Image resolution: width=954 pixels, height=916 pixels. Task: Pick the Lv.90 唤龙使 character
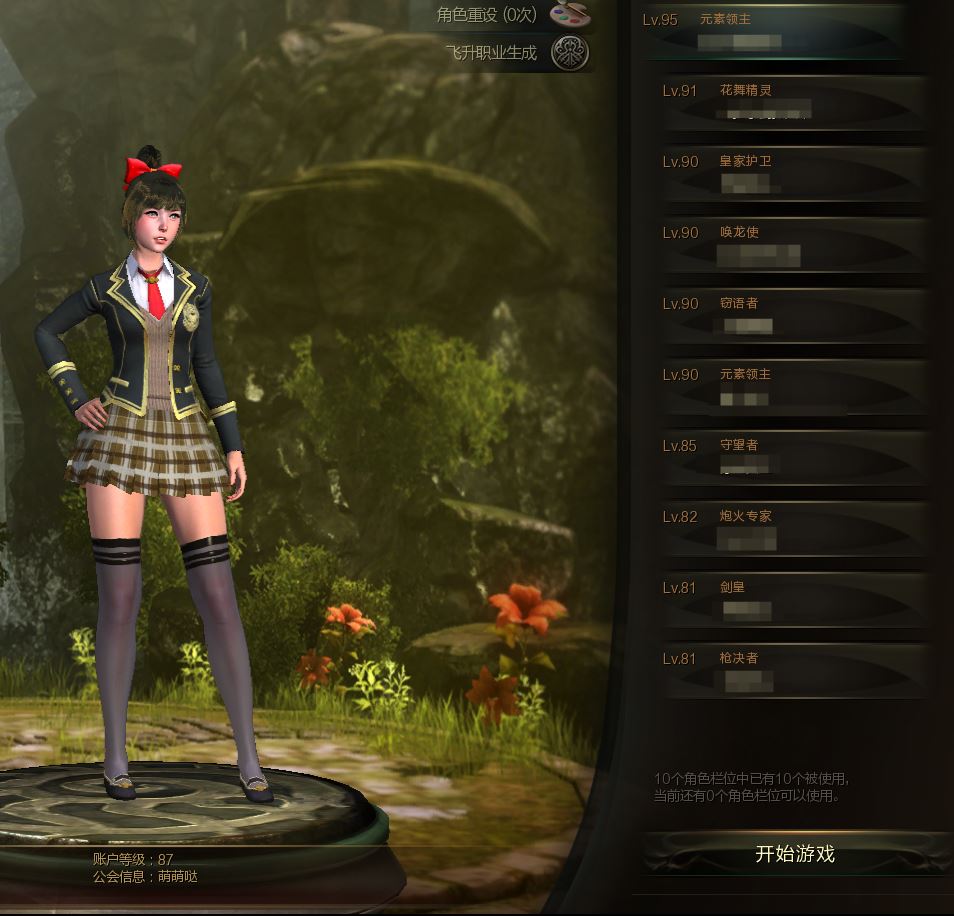tap(795, 244)
